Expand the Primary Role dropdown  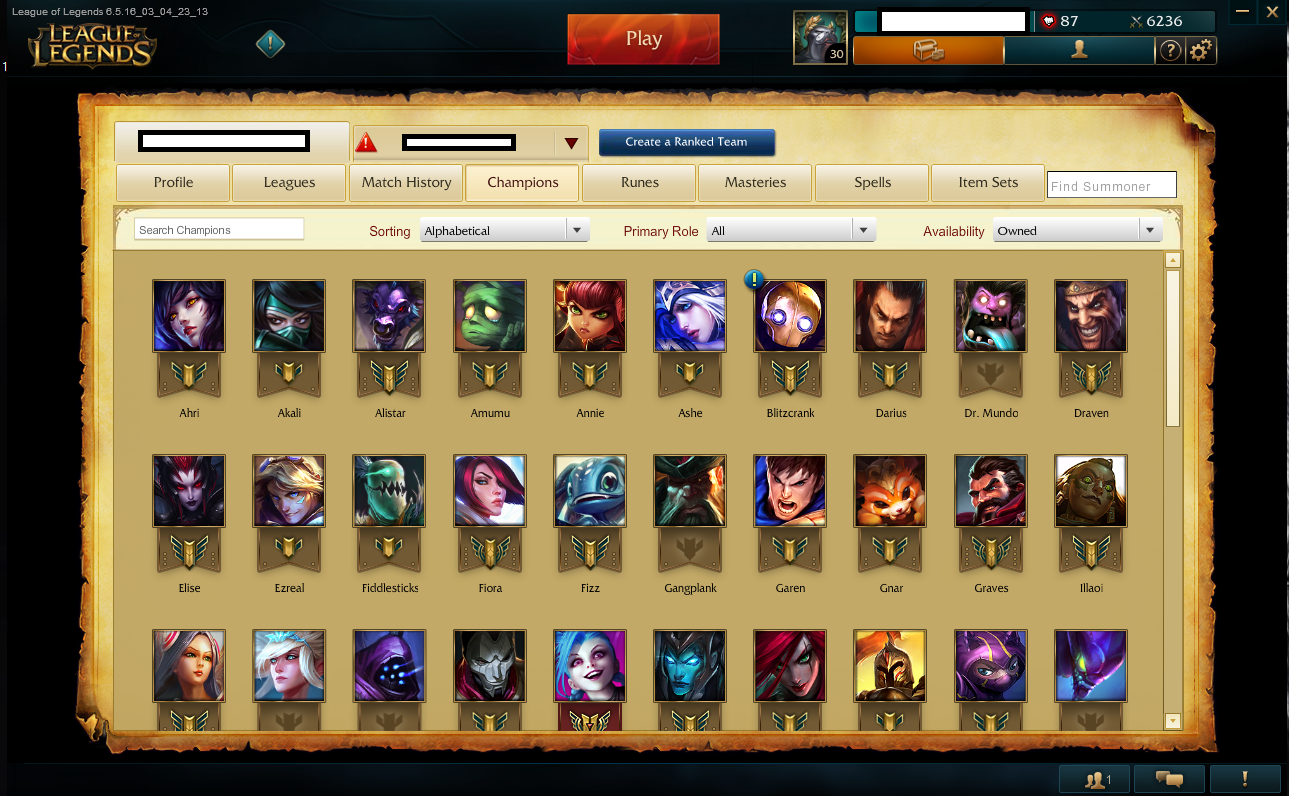[791, 231]
